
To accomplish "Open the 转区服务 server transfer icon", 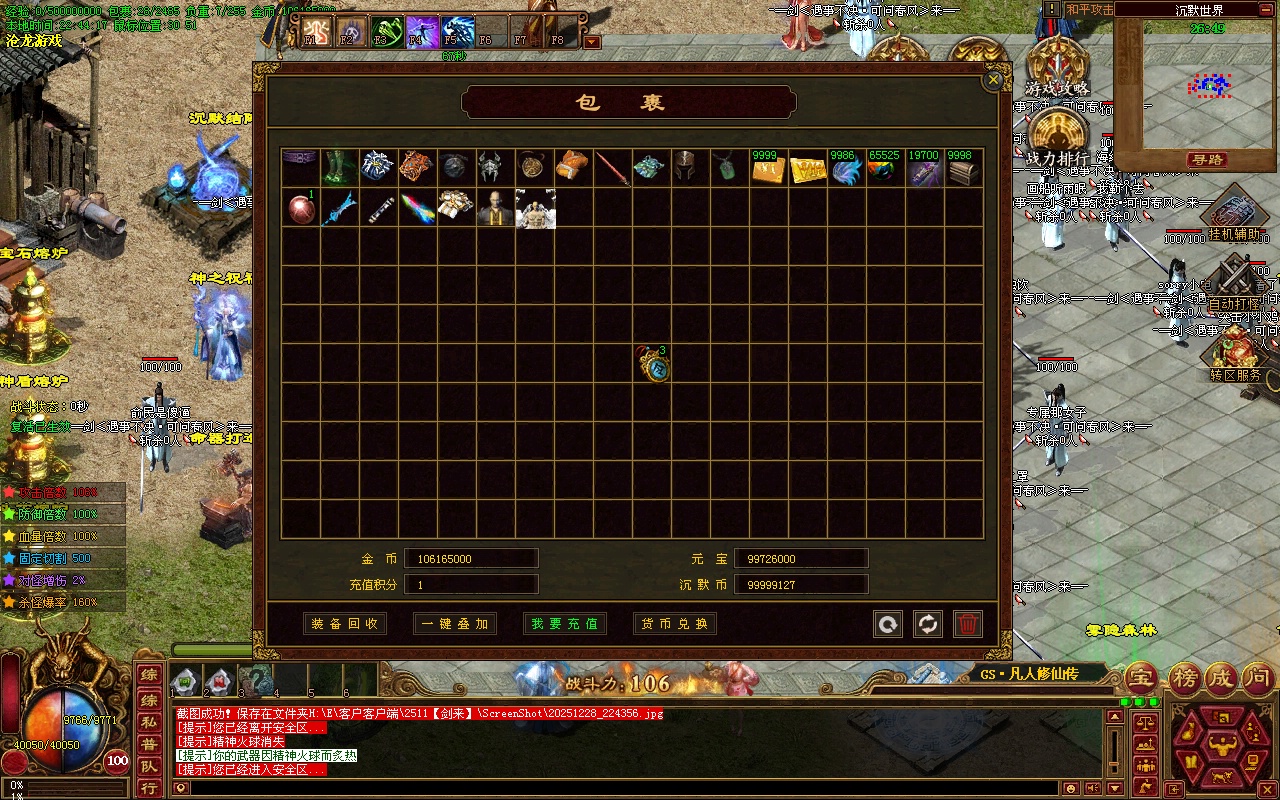I will [x=1236, y=355].
